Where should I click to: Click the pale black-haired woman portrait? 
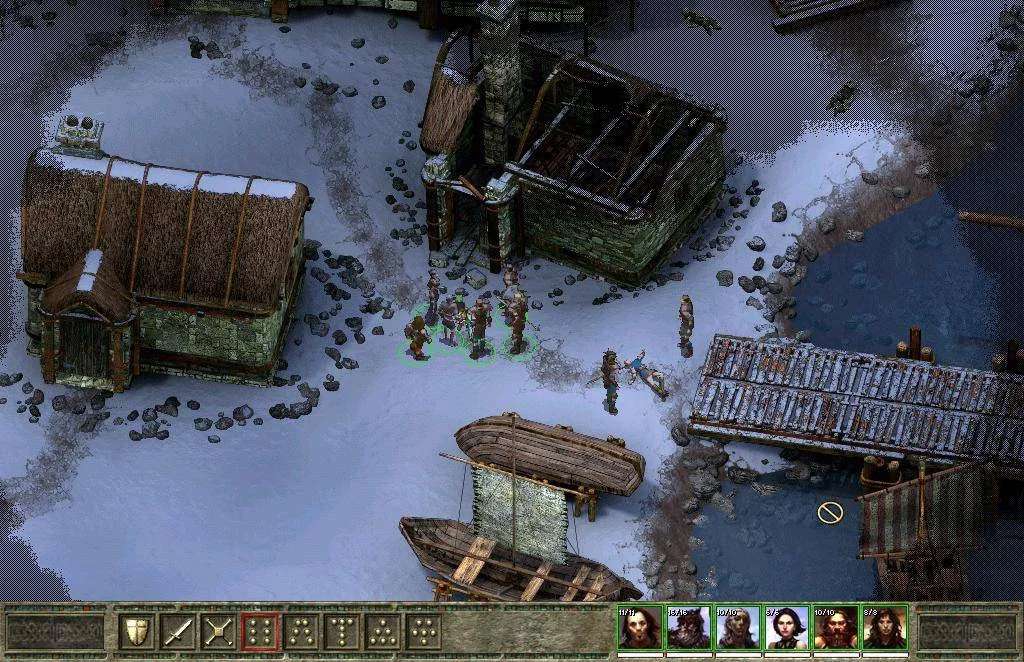tap(786, 629)
